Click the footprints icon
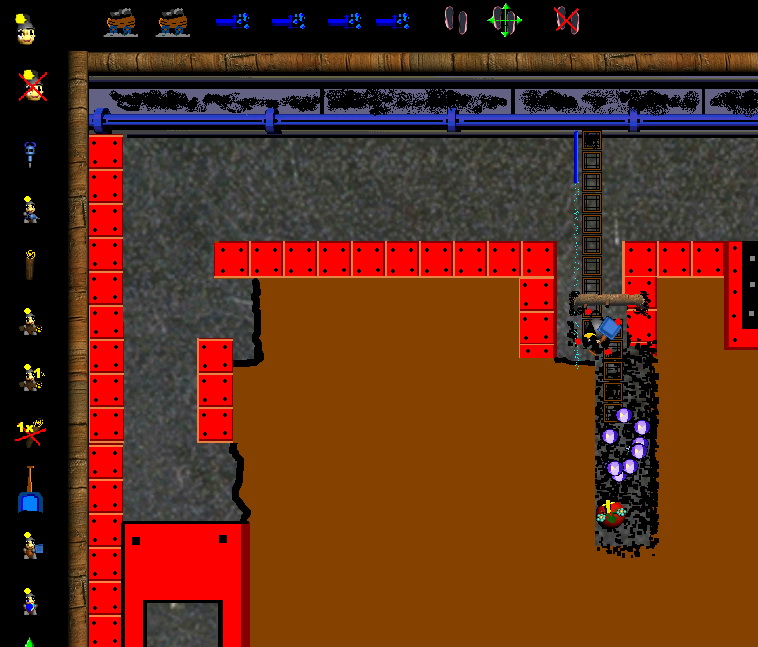758x647 pixels. [x=455, y=20]
